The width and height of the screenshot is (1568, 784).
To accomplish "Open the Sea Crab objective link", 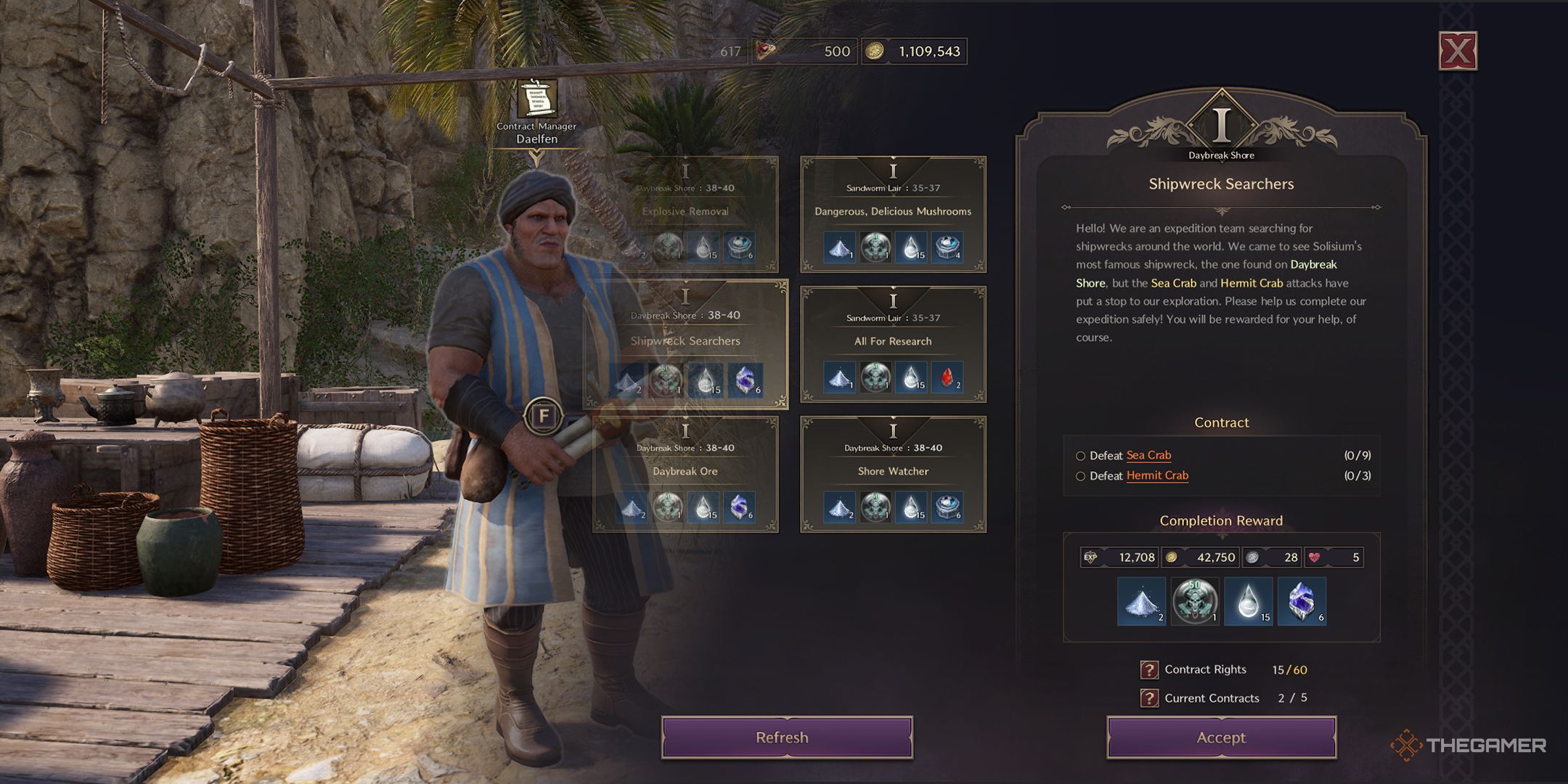I will tap(1148, 454).
